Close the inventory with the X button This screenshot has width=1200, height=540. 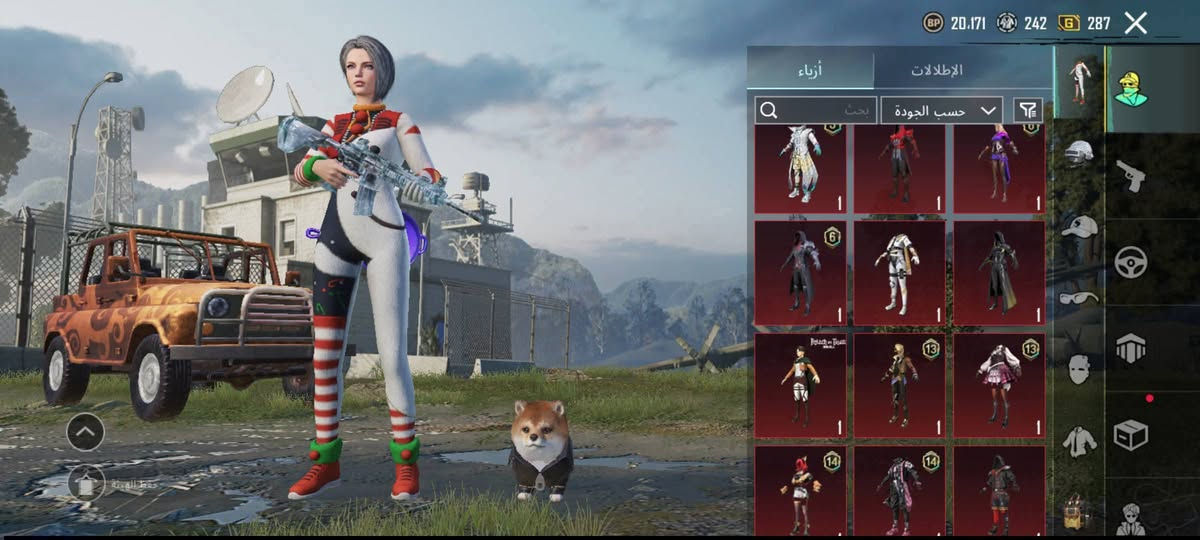click(1135, 23)
